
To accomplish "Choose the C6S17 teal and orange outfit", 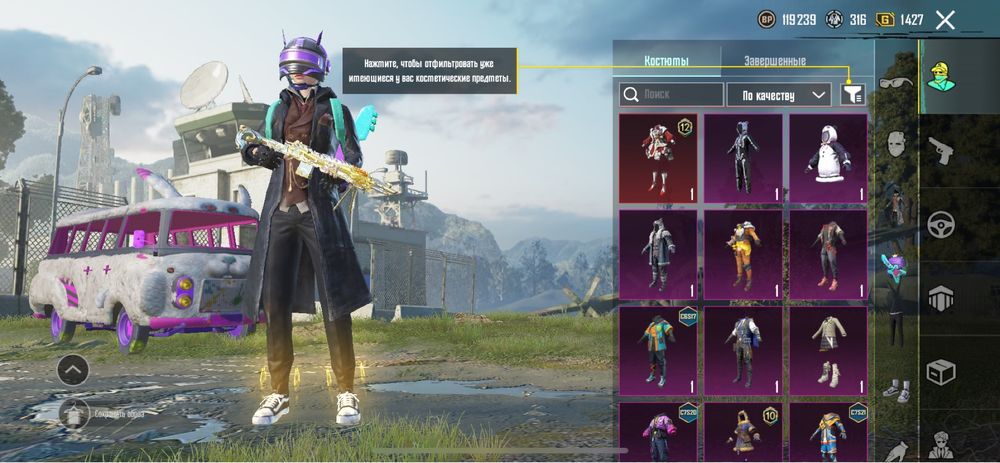I will point(658,350).
